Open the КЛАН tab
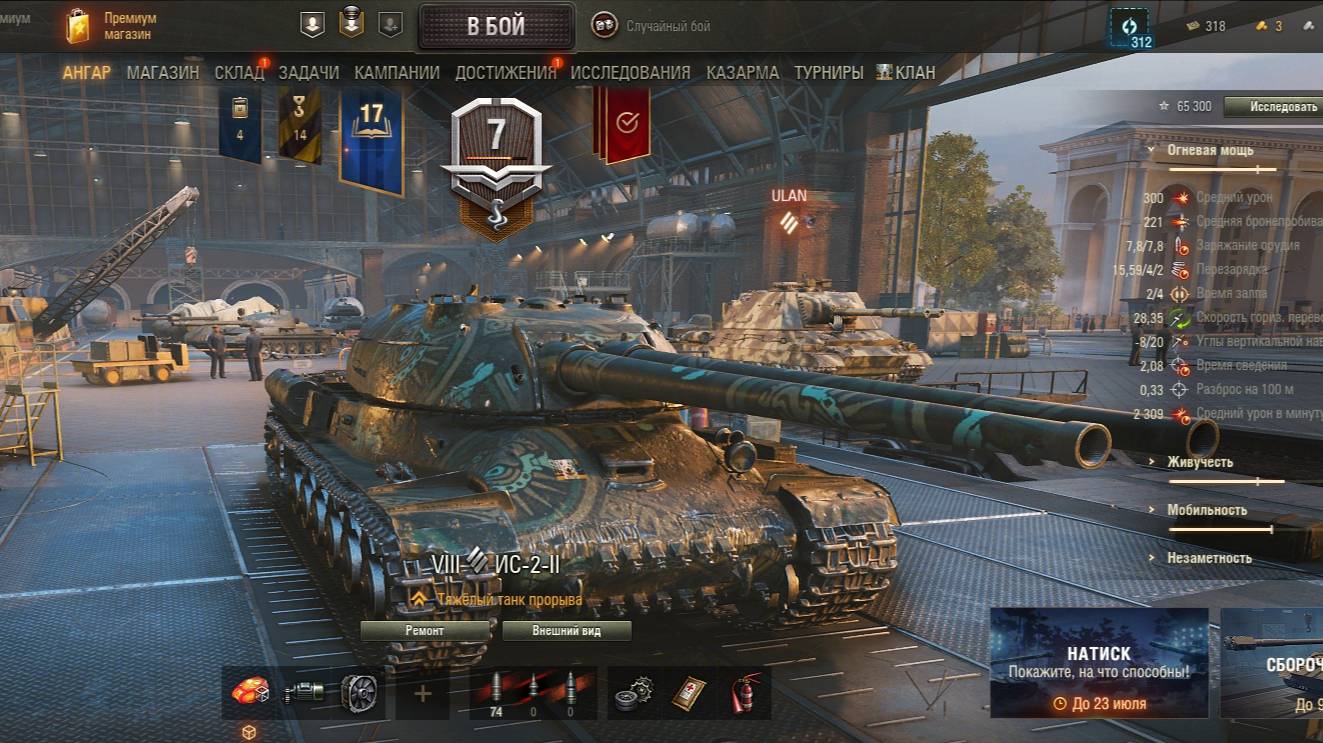 907,73
